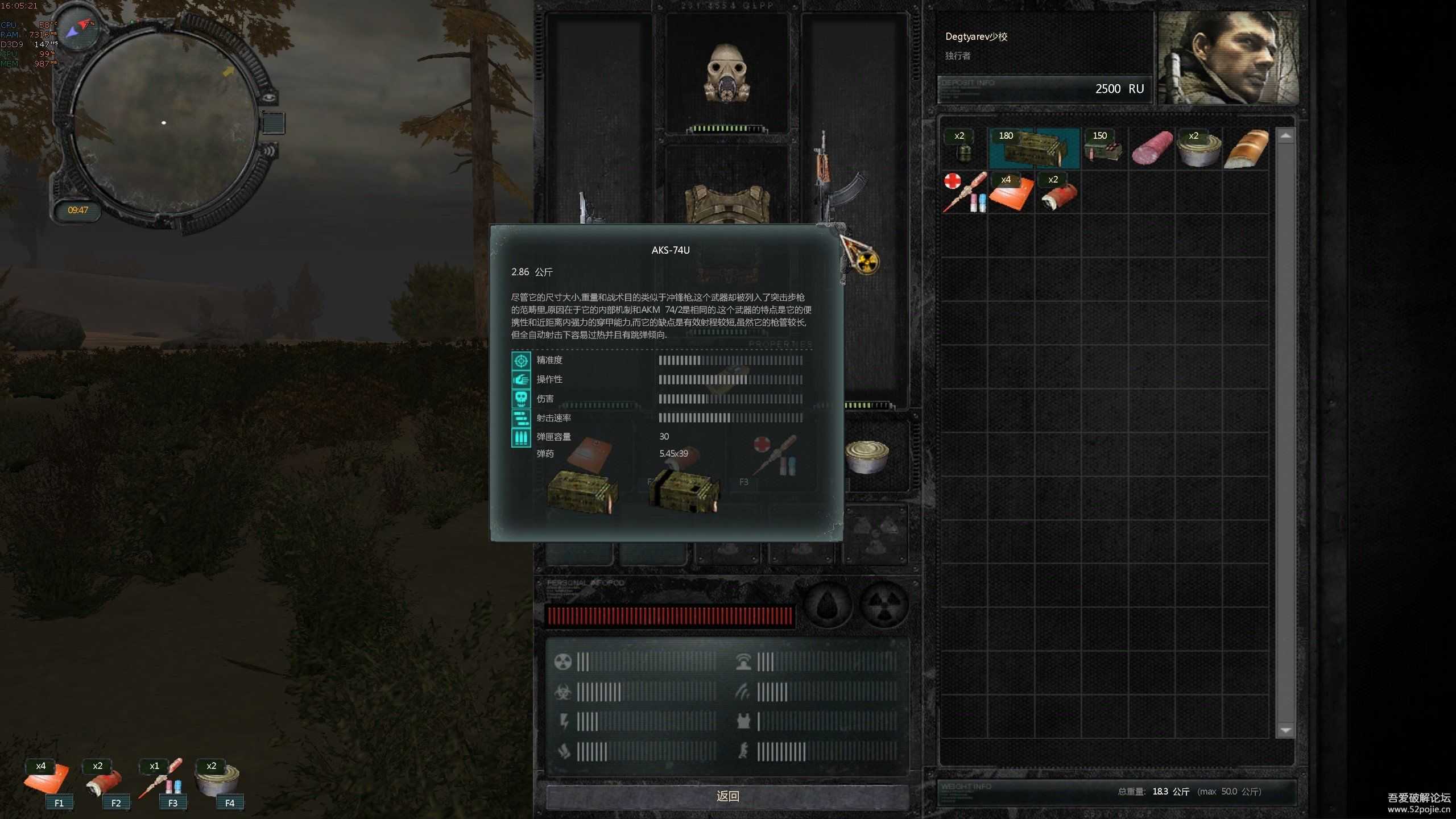Choose the sausage item in the backpack
This screenshot has height=819, width=1456.
coord(1152,148)
